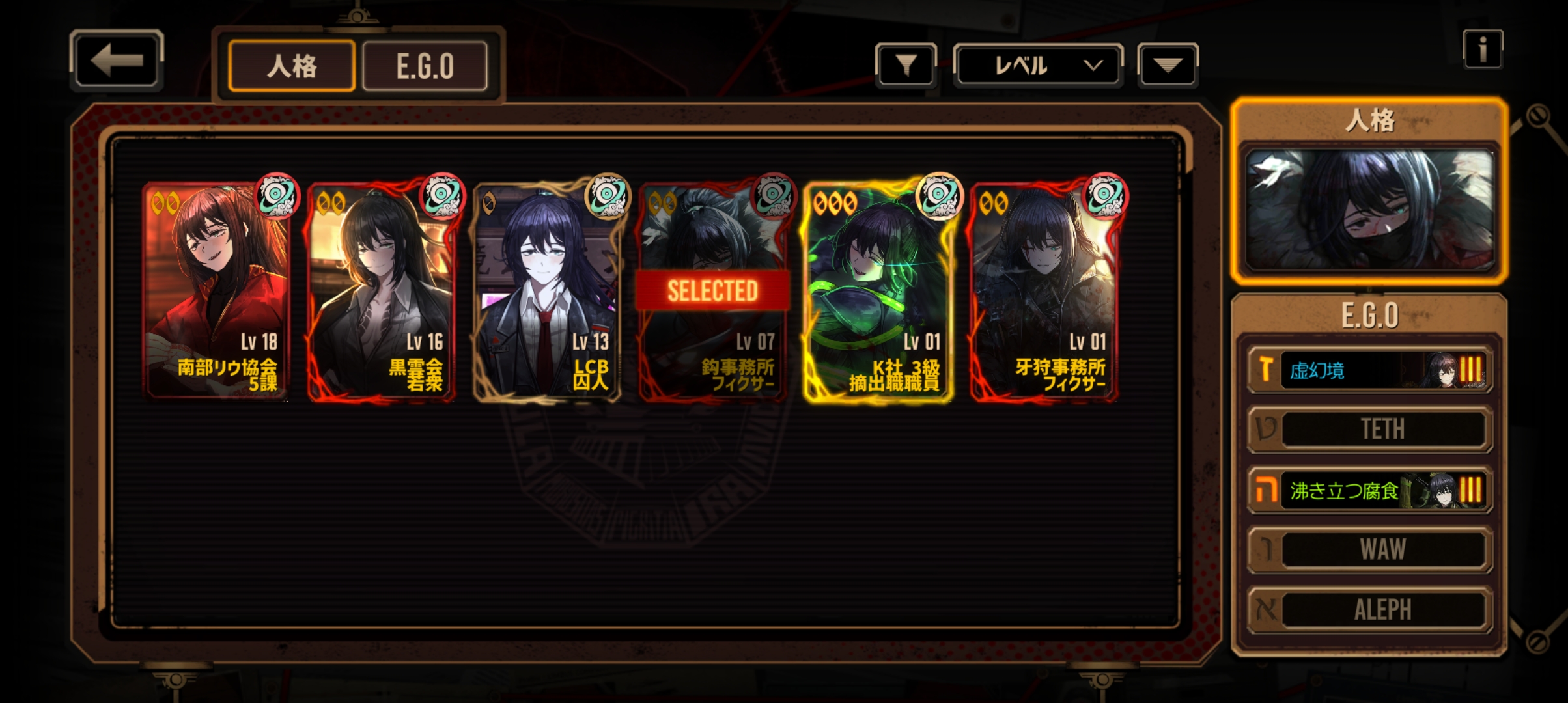Select the 沸き立つ腐食 E.G.O slot
The width and height of the screenshot is (1568, 703).
click(x=1369, y=489)
